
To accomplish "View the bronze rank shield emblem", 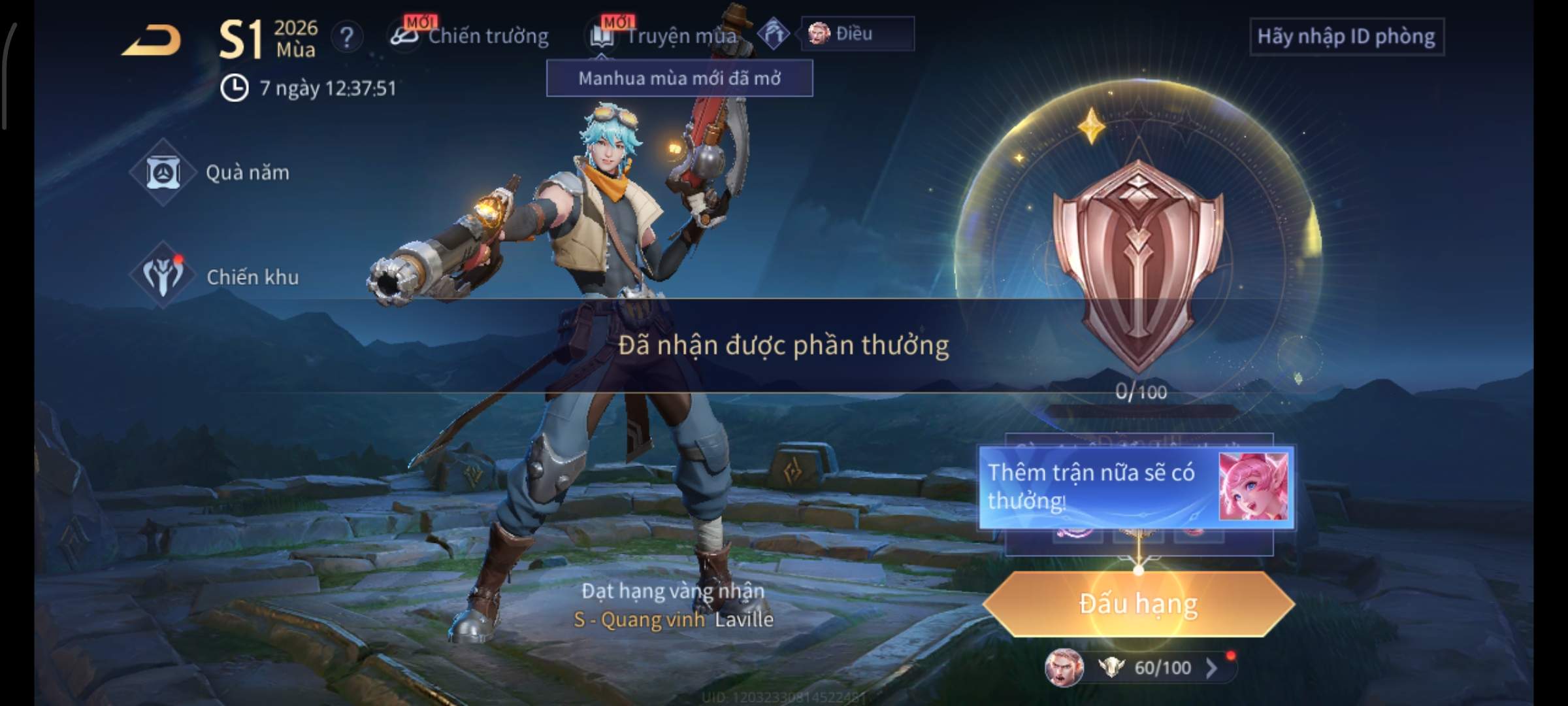I will (1138, 261).
